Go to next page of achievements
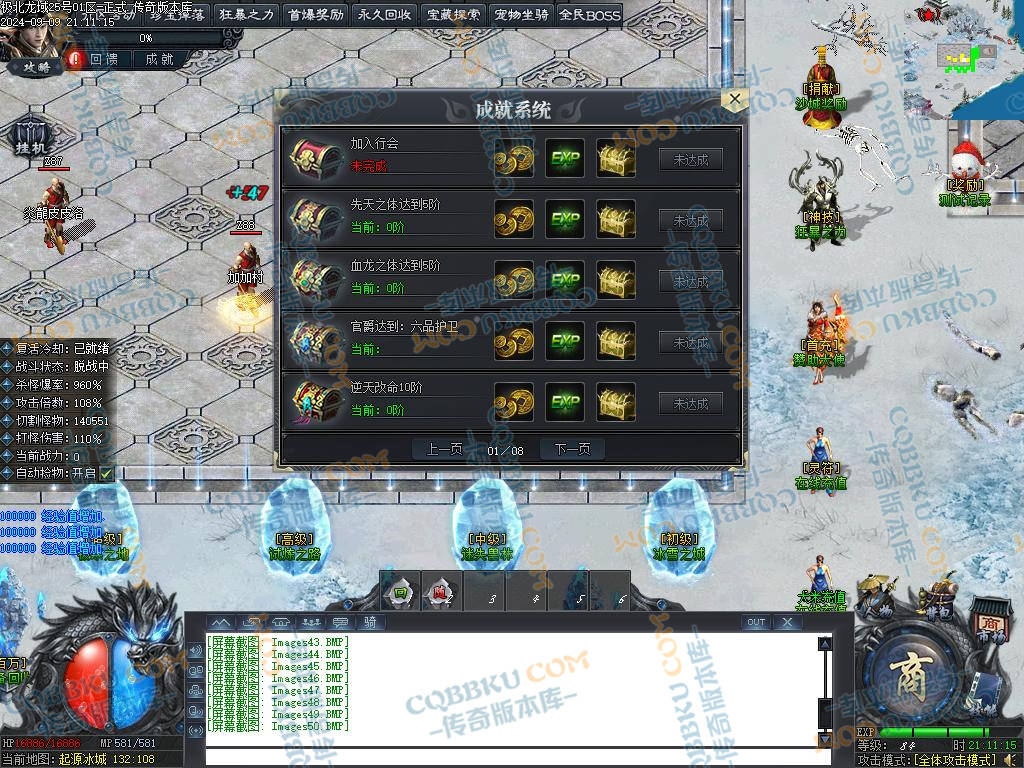Screen dimensions: 1024x768 click(x=572, y=450)
